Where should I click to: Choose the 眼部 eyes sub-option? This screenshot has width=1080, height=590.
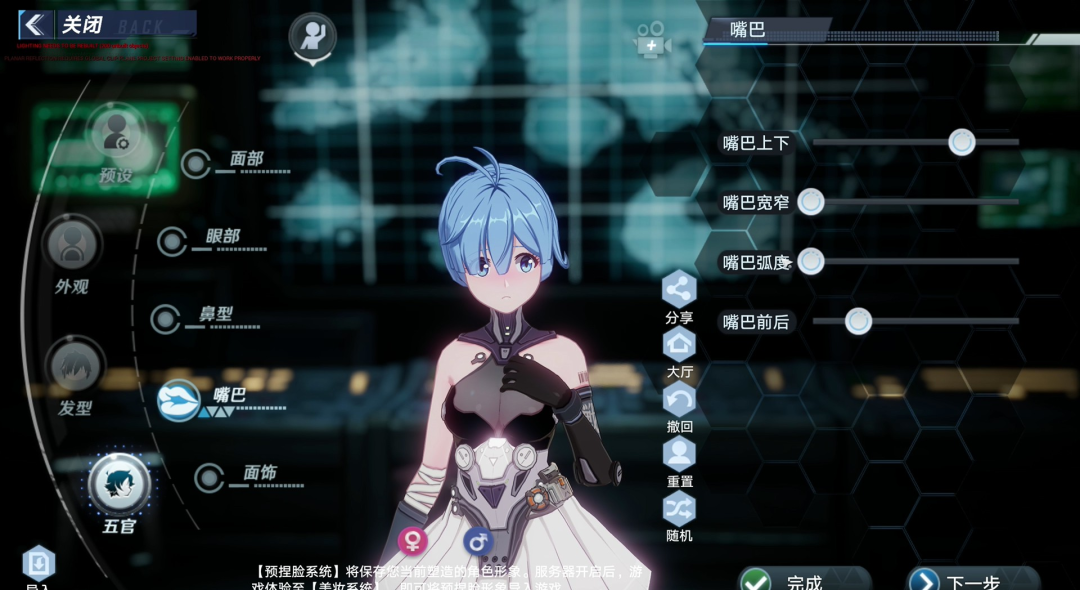coord(173,241)
